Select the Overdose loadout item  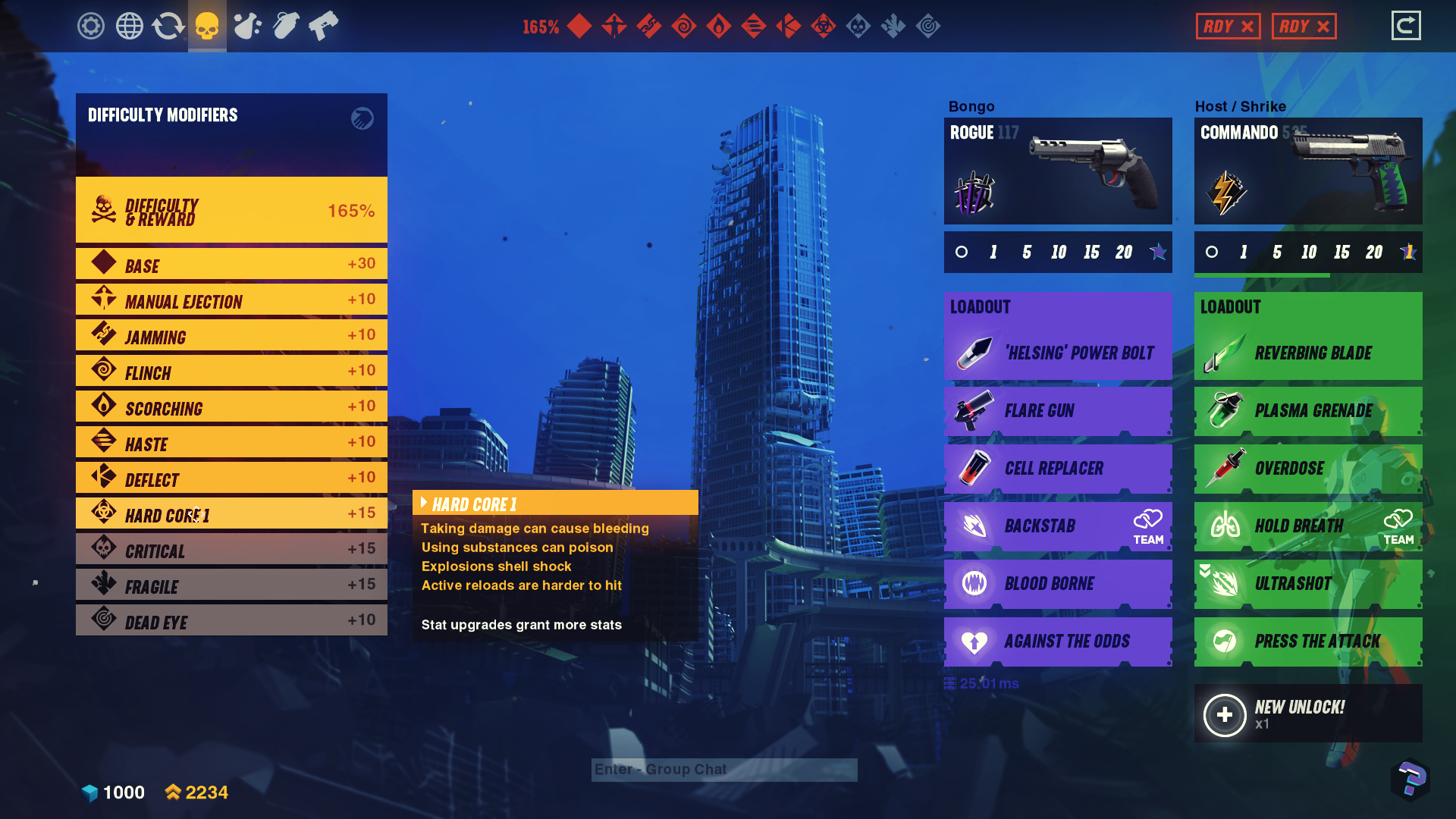click(1308, 469)
